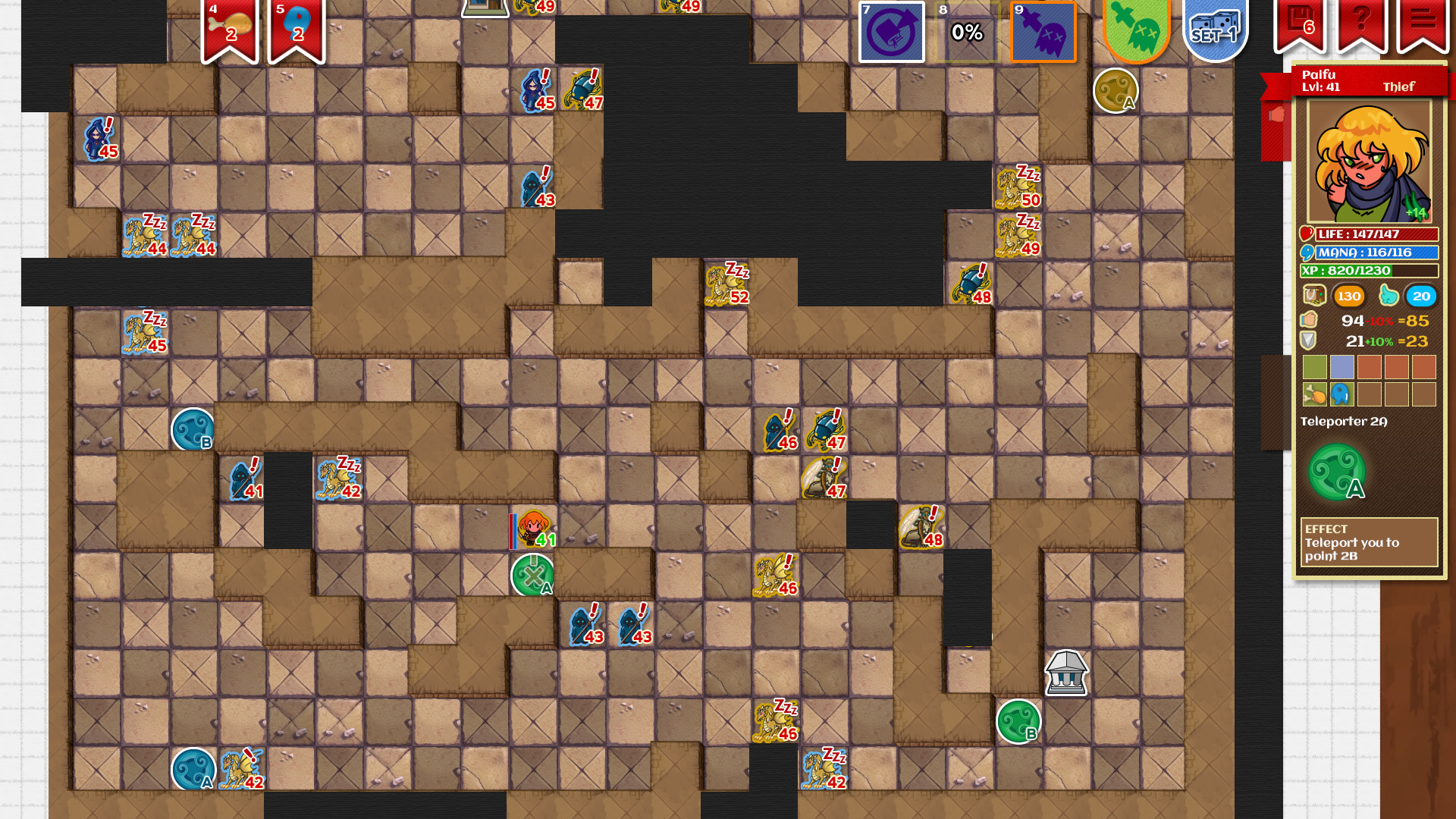Open the hamburger menu bookmark at top right
The image size is (1456, 819).
[x=1423, y=20]
